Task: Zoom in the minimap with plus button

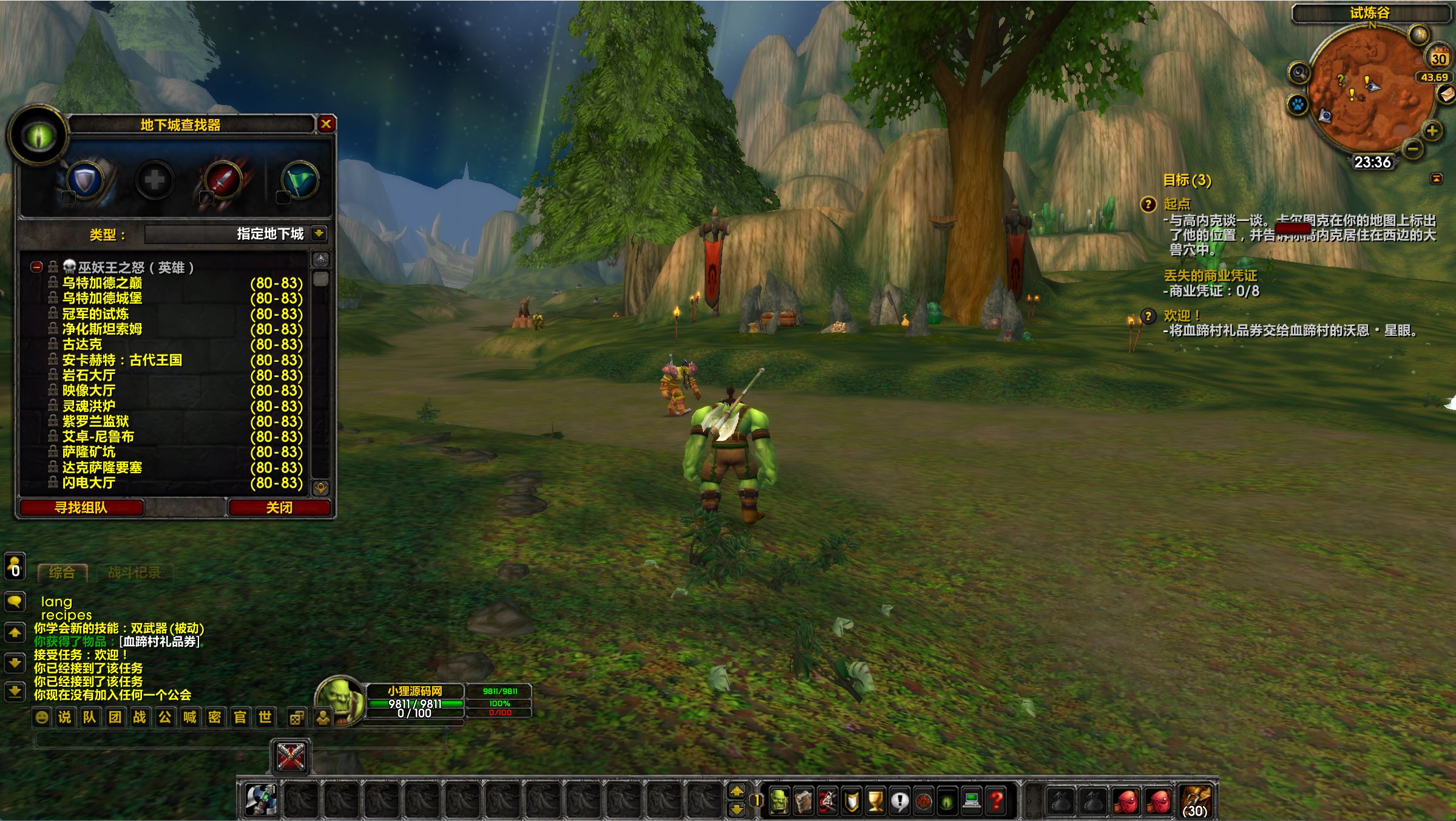Action: click(1432, 131)
